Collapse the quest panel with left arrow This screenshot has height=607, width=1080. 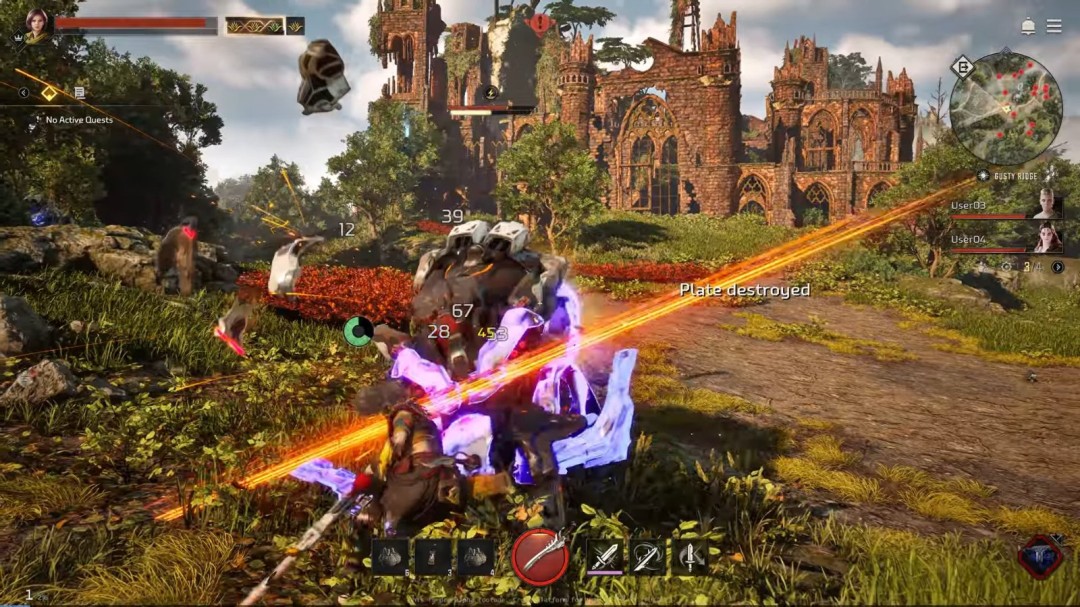point(23,93)
